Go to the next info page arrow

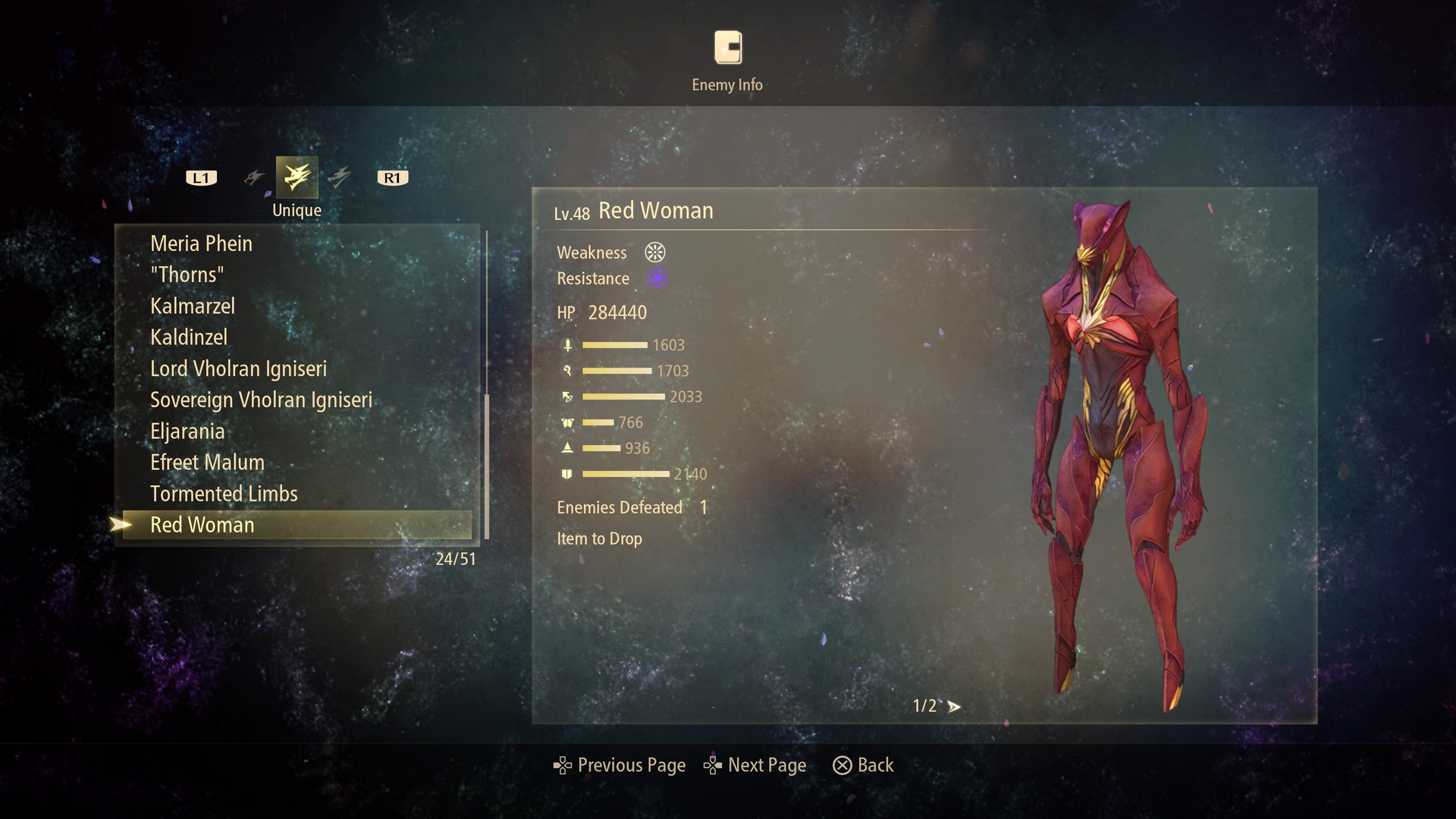[x=954, y=707]
